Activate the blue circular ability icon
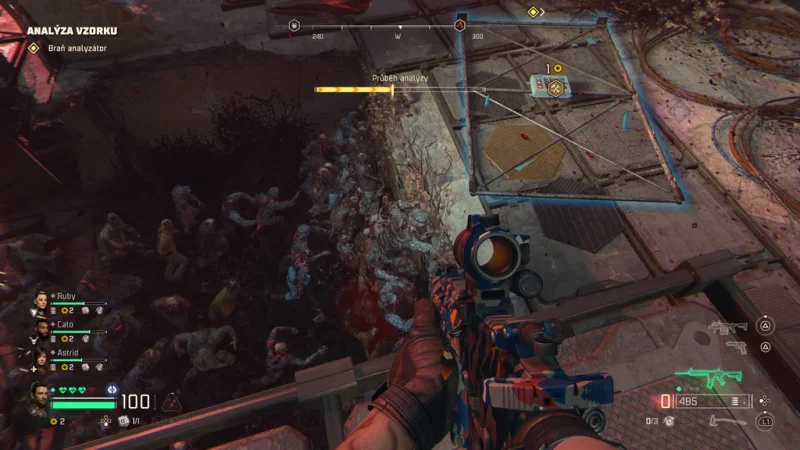The image size is (800, 450). click(112, 390)
